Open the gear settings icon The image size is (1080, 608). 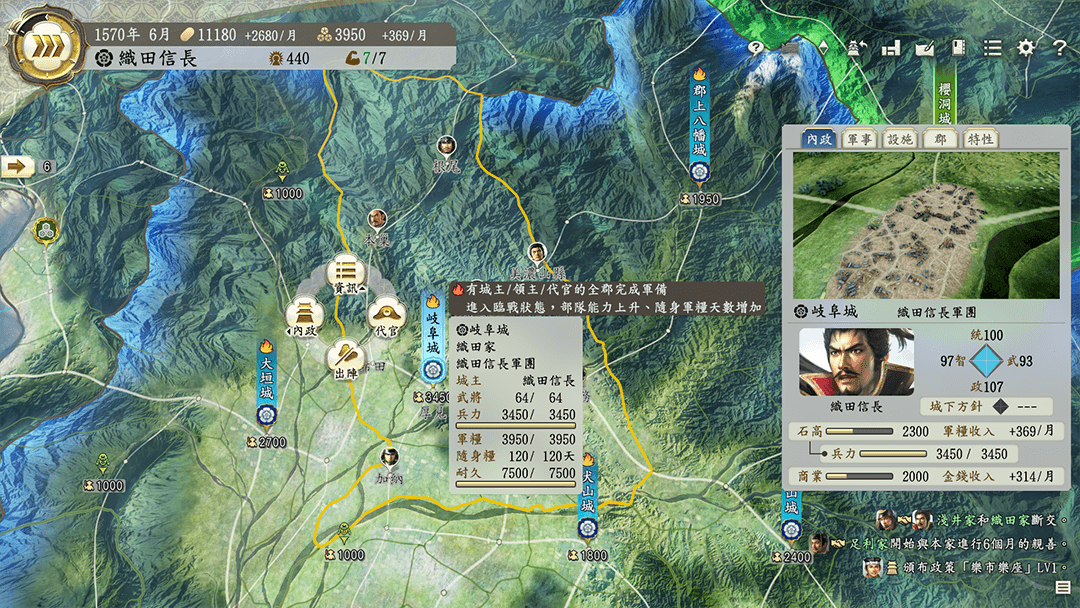pyautogui.click(x=1026, y=47)
